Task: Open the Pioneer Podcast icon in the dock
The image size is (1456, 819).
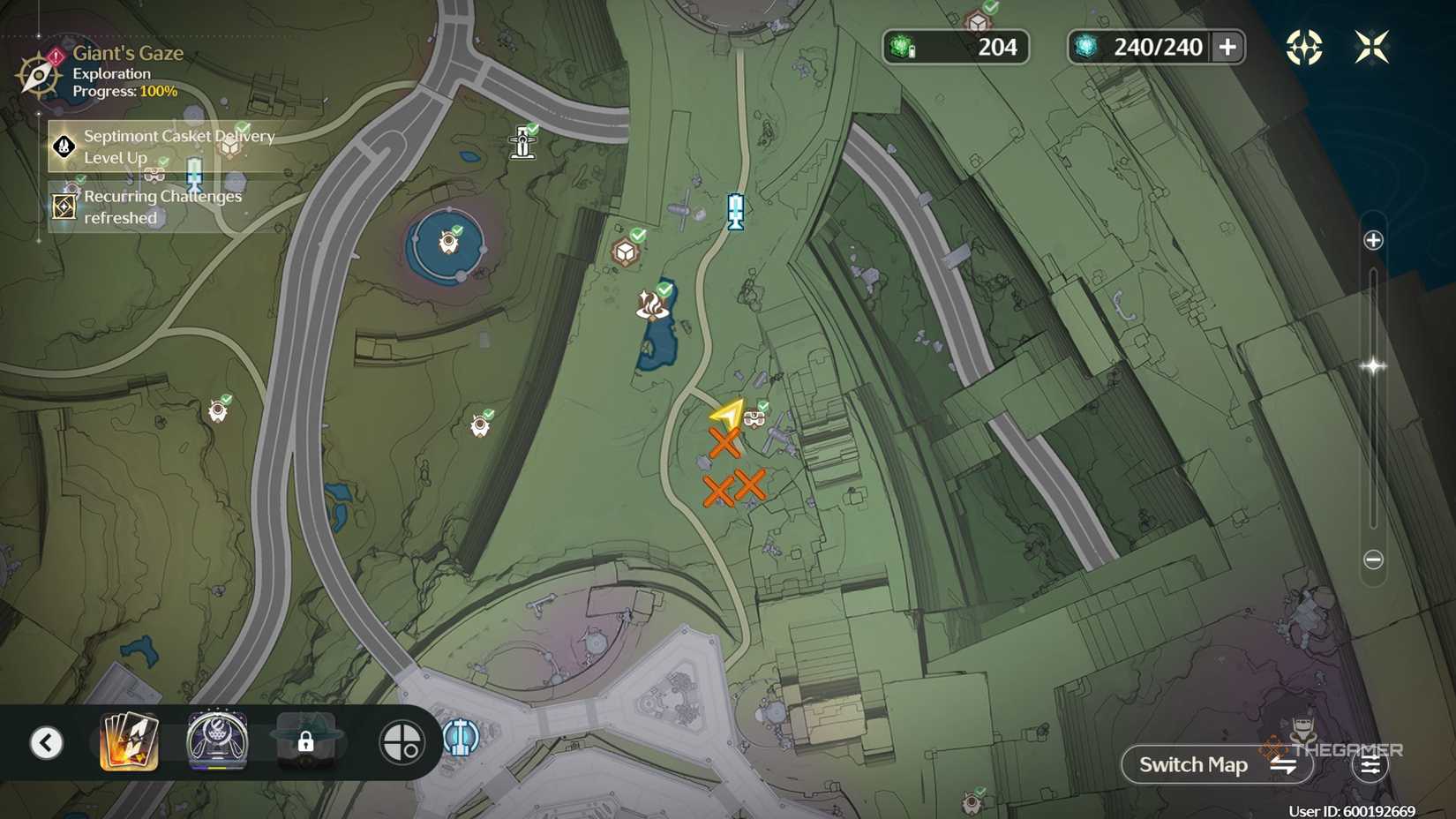Action: tap(214, 741)
